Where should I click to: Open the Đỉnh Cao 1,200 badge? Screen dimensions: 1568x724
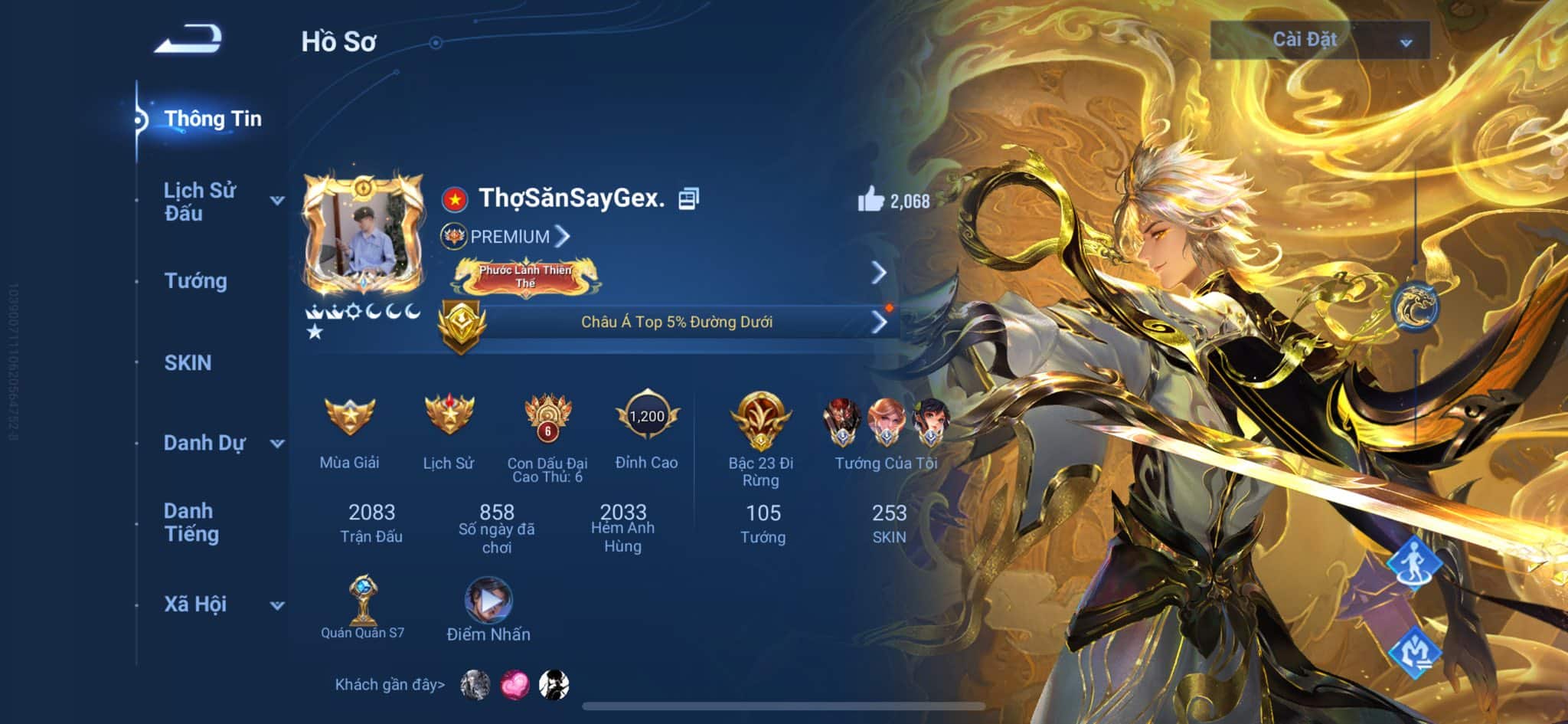[646, 418]
